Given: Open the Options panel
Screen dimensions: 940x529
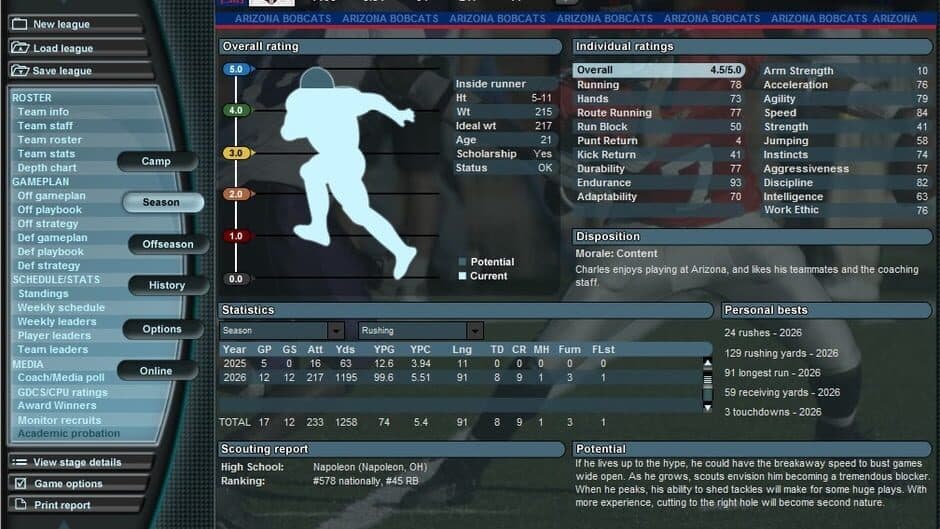Looking at the screenshot, I should coord(162,329).
